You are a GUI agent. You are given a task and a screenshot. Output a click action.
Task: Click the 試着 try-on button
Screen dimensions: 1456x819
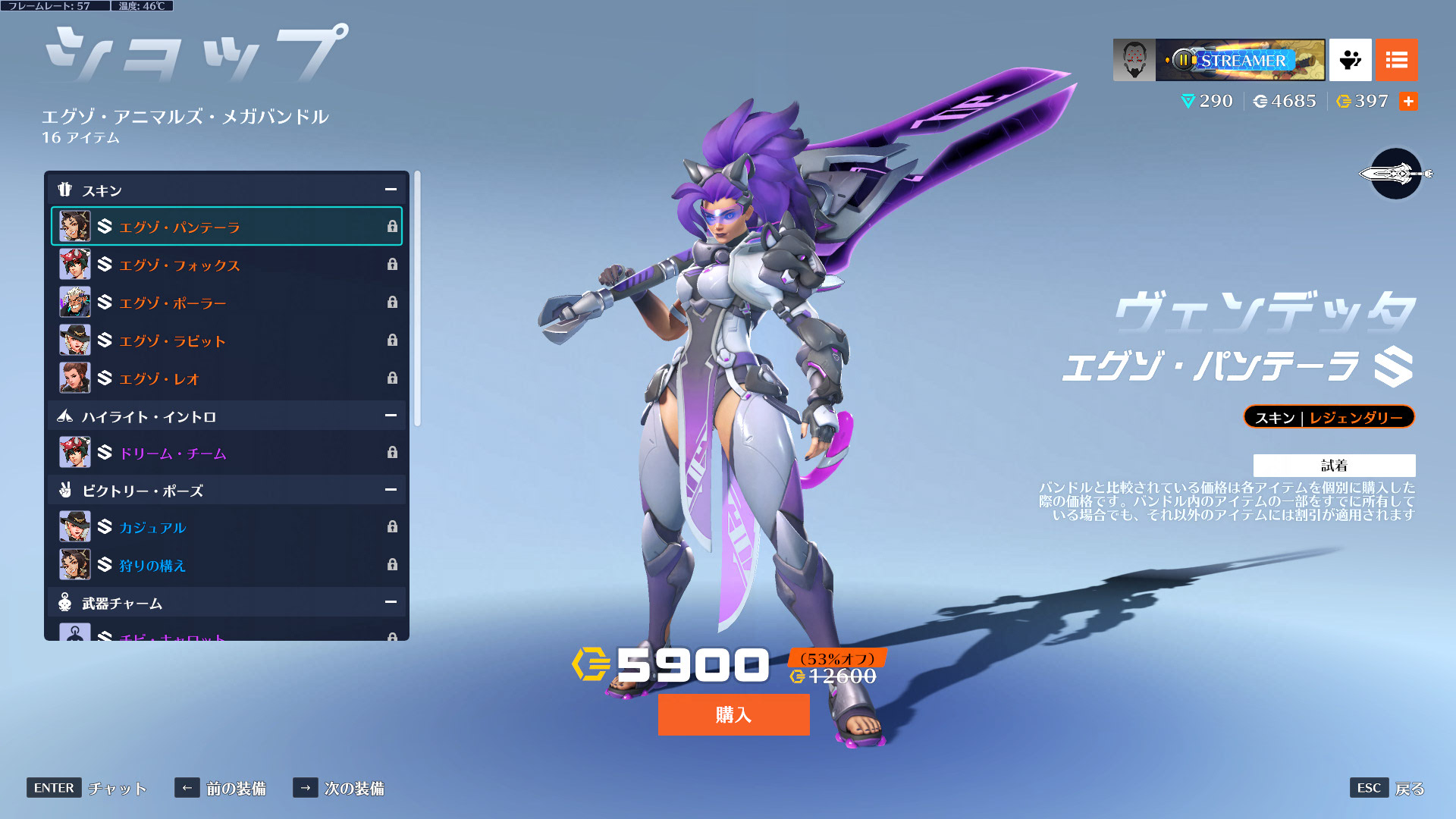[x=1334, y=466]
